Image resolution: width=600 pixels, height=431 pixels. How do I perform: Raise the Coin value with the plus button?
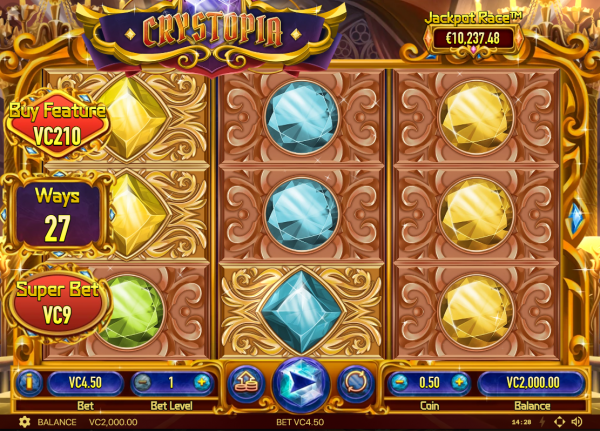pos(459,382)
